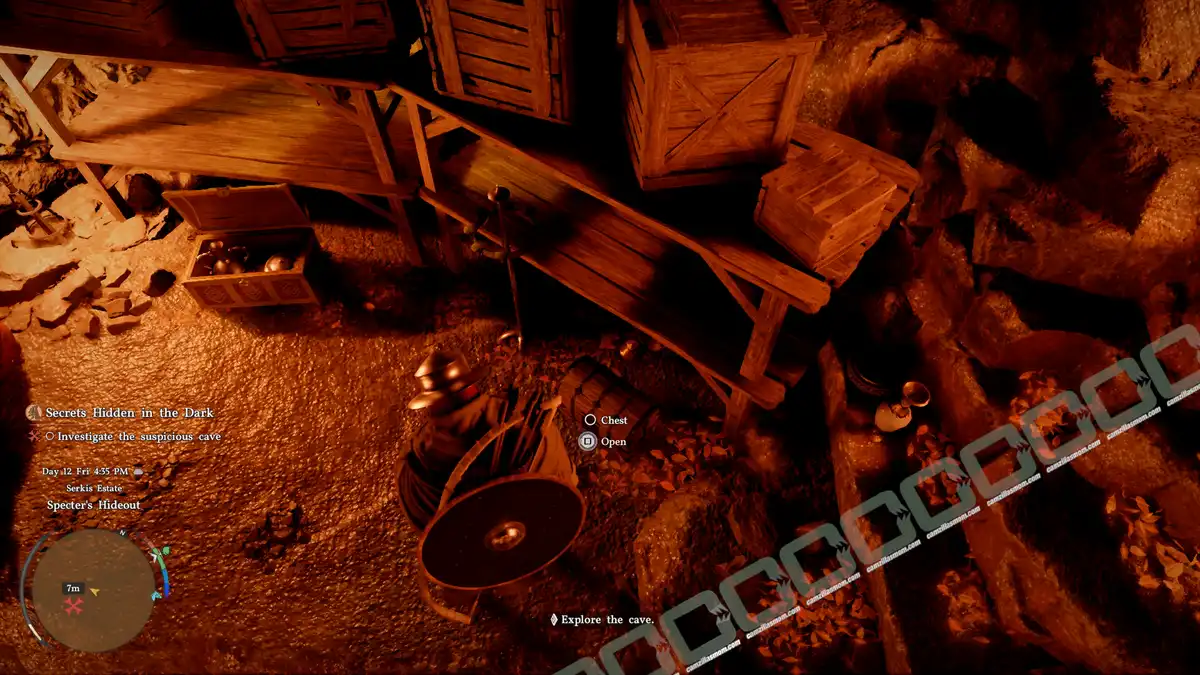Open the circular minimap
Screen dimensions: 1200x675
point(92,590)
